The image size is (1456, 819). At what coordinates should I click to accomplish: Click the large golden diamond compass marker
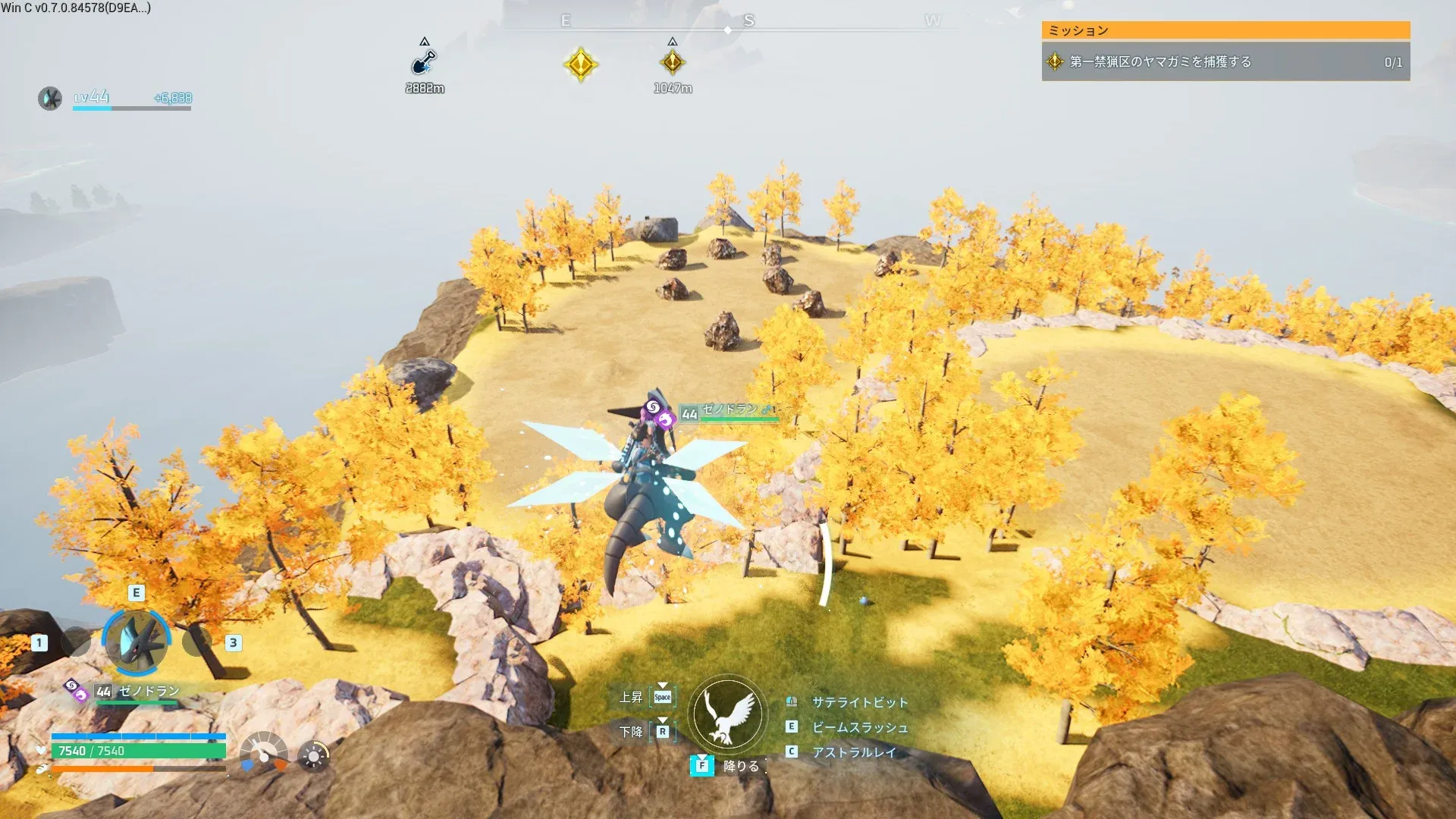click(x=581, y=64)
